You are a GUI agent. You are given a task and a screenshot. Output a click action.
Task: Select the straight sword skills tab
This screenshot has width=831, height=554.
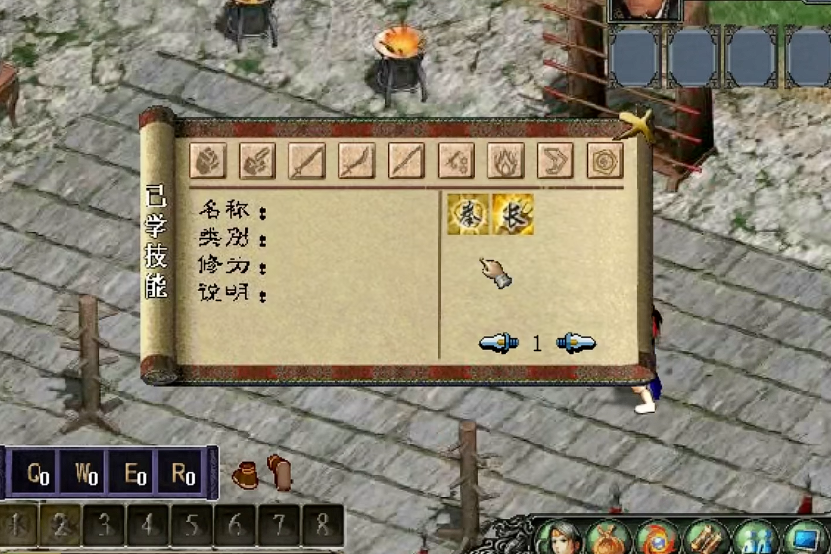tap(307, 161)
